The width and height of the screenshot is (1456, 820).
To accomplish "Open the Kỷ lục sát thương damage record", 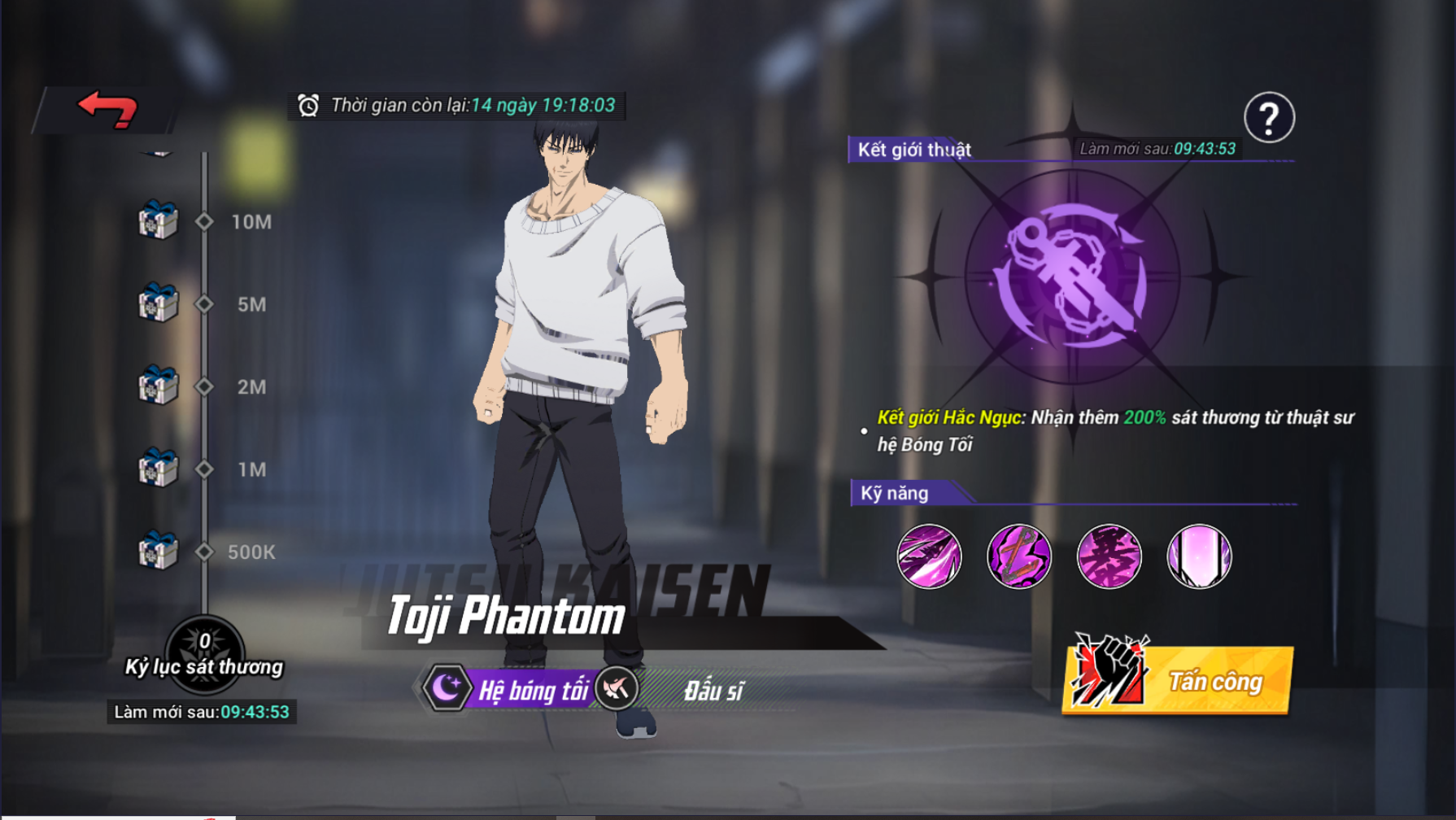I will click(x=204, y=655).
